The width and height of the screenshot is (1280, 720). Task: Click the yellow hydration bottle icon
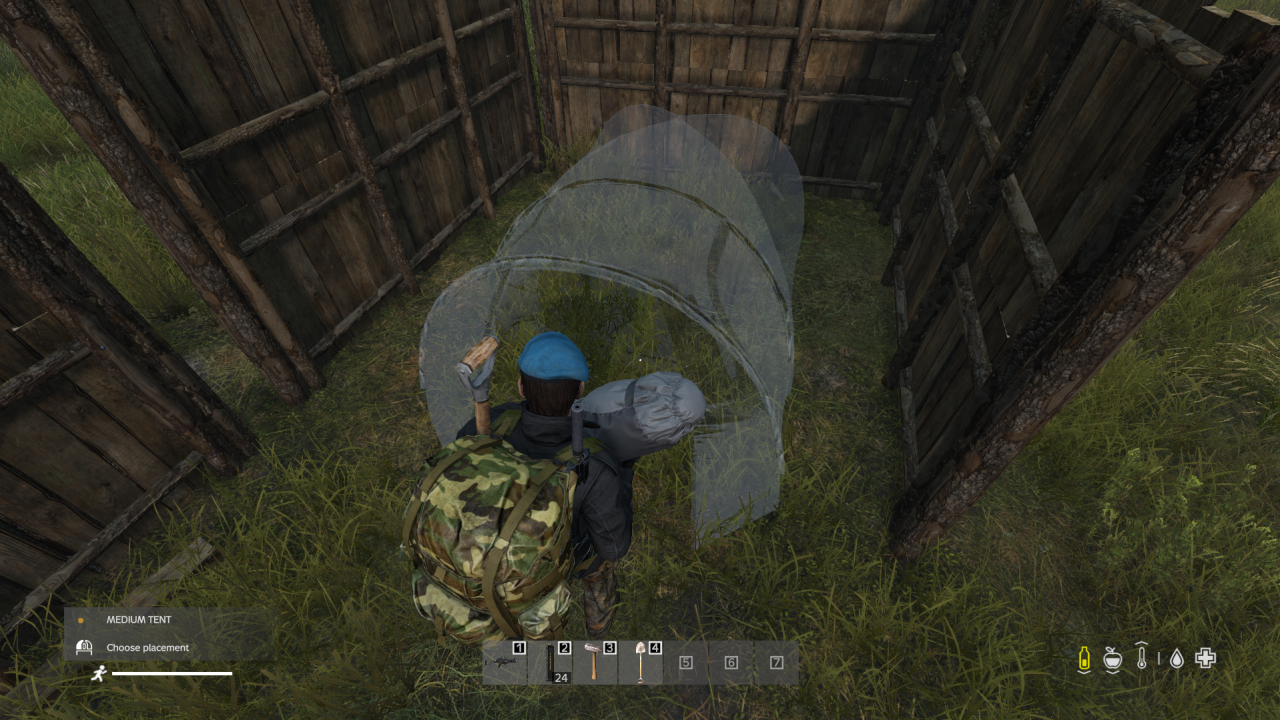[x=1084, y=658]
